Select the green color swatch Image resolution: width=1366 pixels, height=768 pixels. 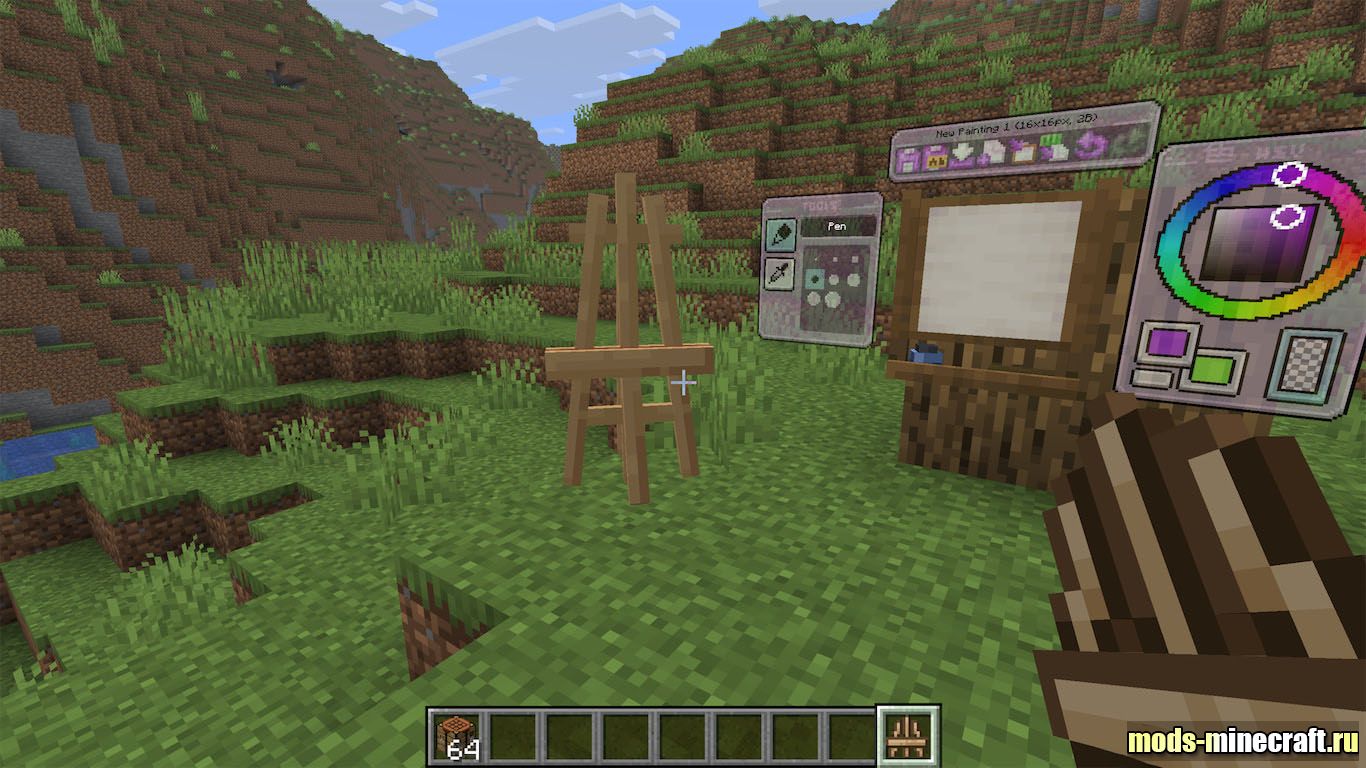click(x=1211, y=369)
